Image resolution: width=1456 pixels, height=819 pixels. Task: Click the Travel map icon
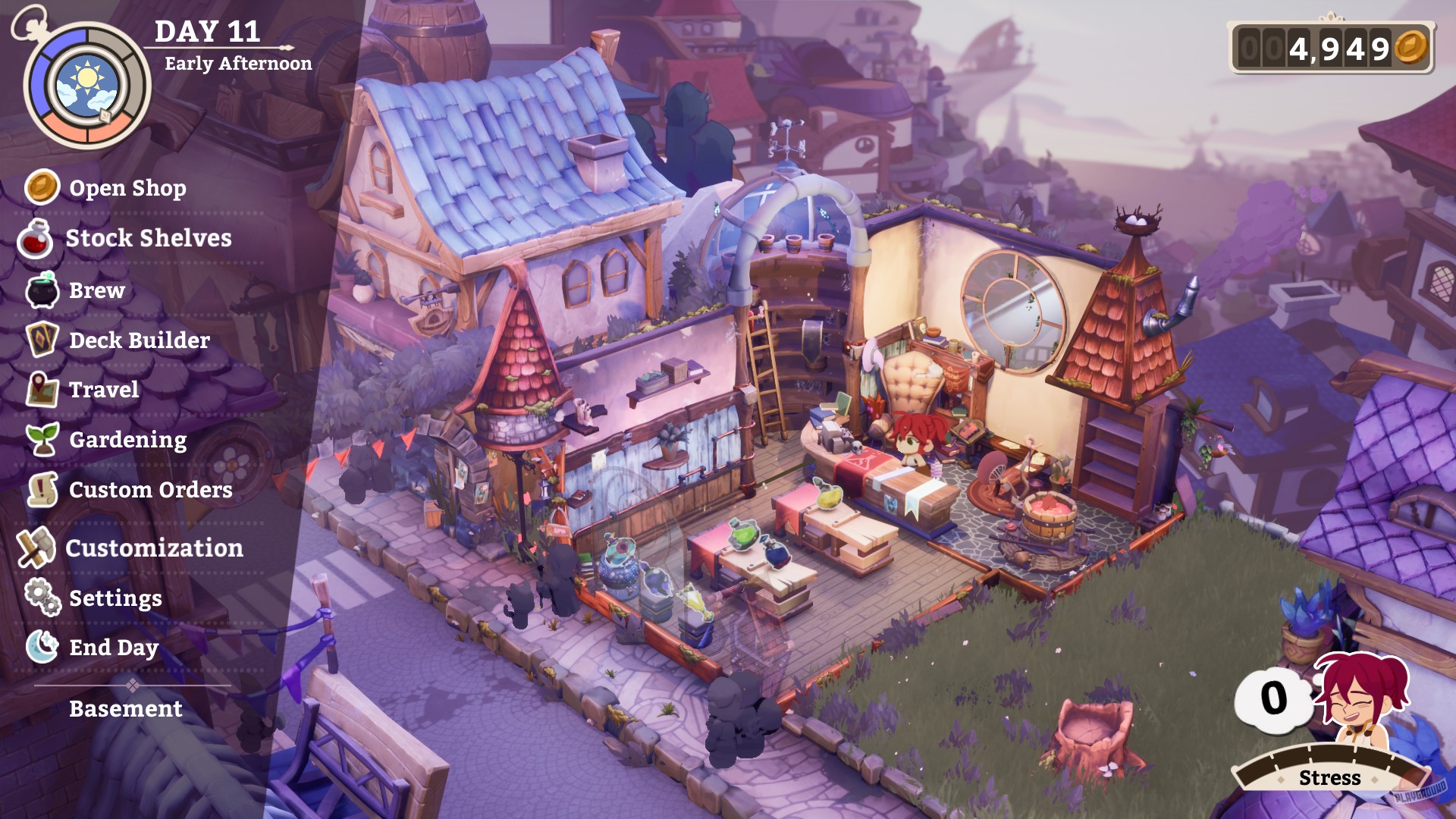(42, 390)
